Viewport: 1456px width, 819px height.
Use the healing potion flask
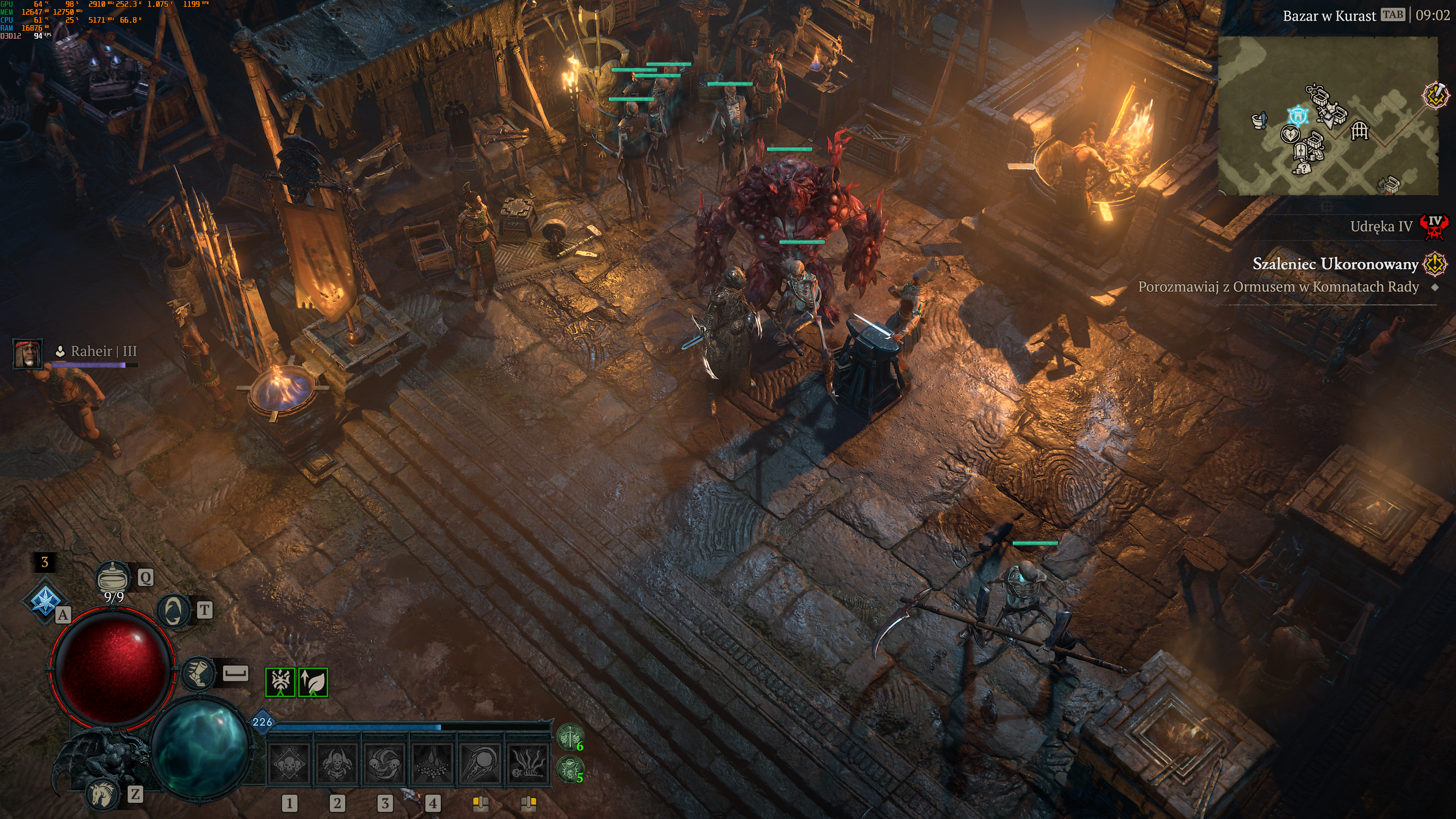[113, 577]
